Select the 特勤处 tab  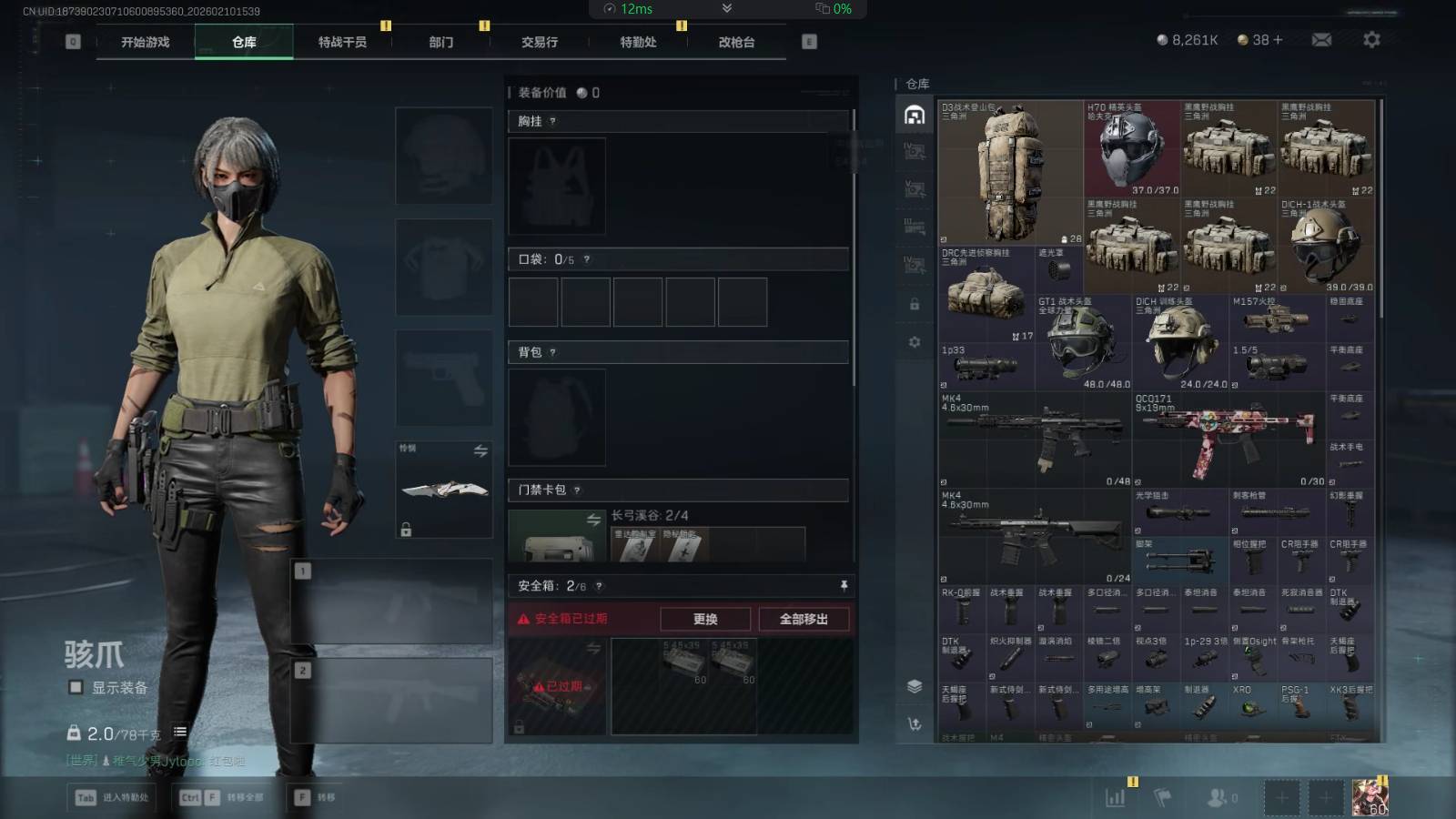tap(638, 42)
